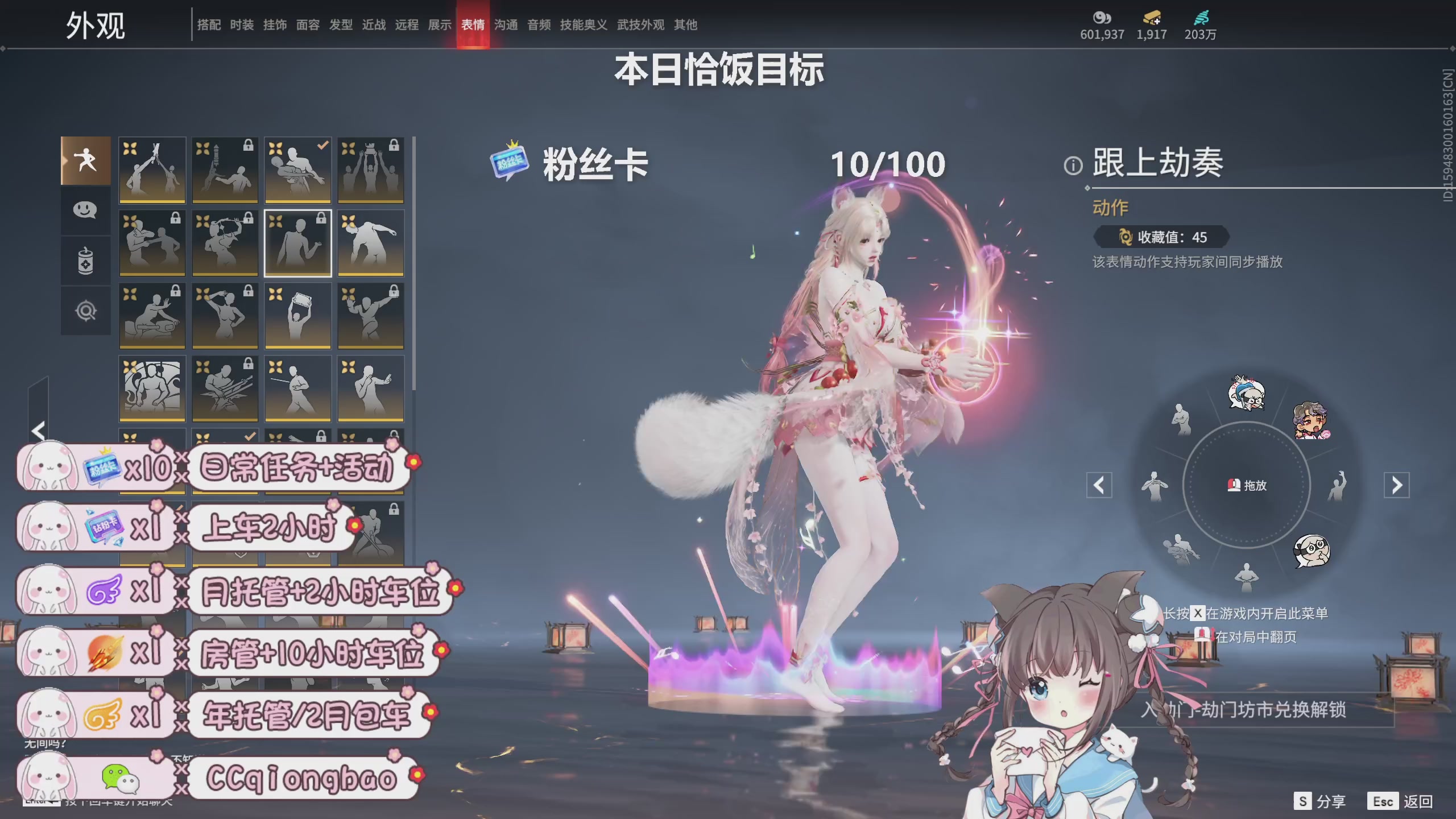Click the spiral currency icon showing 203万

click(x=1203, y=19)
